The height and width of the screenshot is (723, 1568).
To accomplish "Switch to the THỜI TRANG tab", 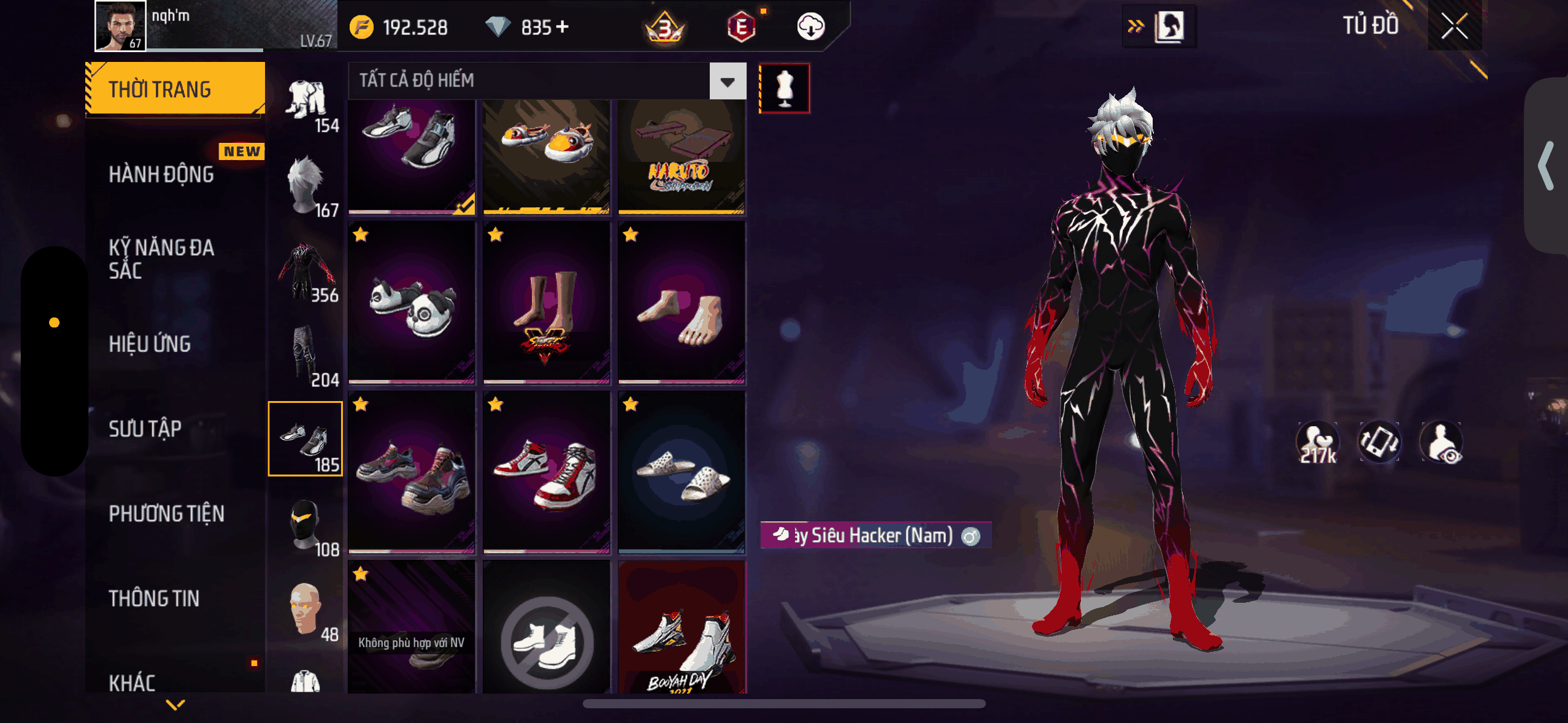I will 175,90.
